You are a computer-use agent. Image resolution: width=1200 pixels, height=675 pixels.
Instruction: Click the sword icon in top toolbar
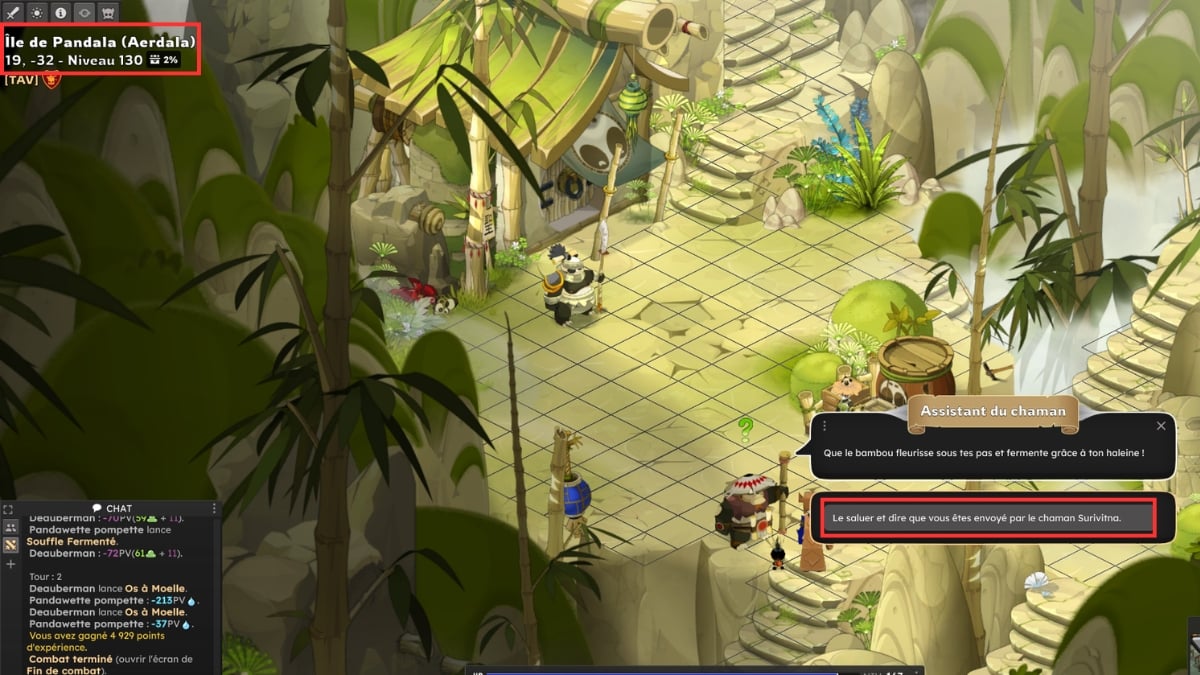pyautogui.click(x=13, y=13)
